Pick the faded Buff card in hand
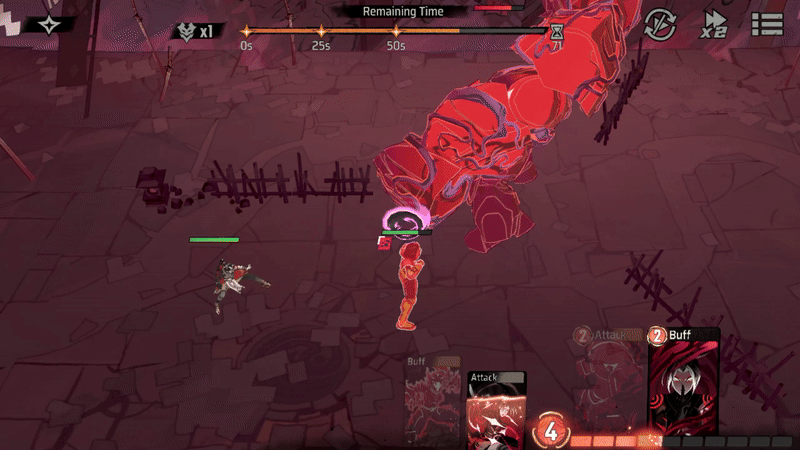This screenshot has width=800, height=450. 433,400
